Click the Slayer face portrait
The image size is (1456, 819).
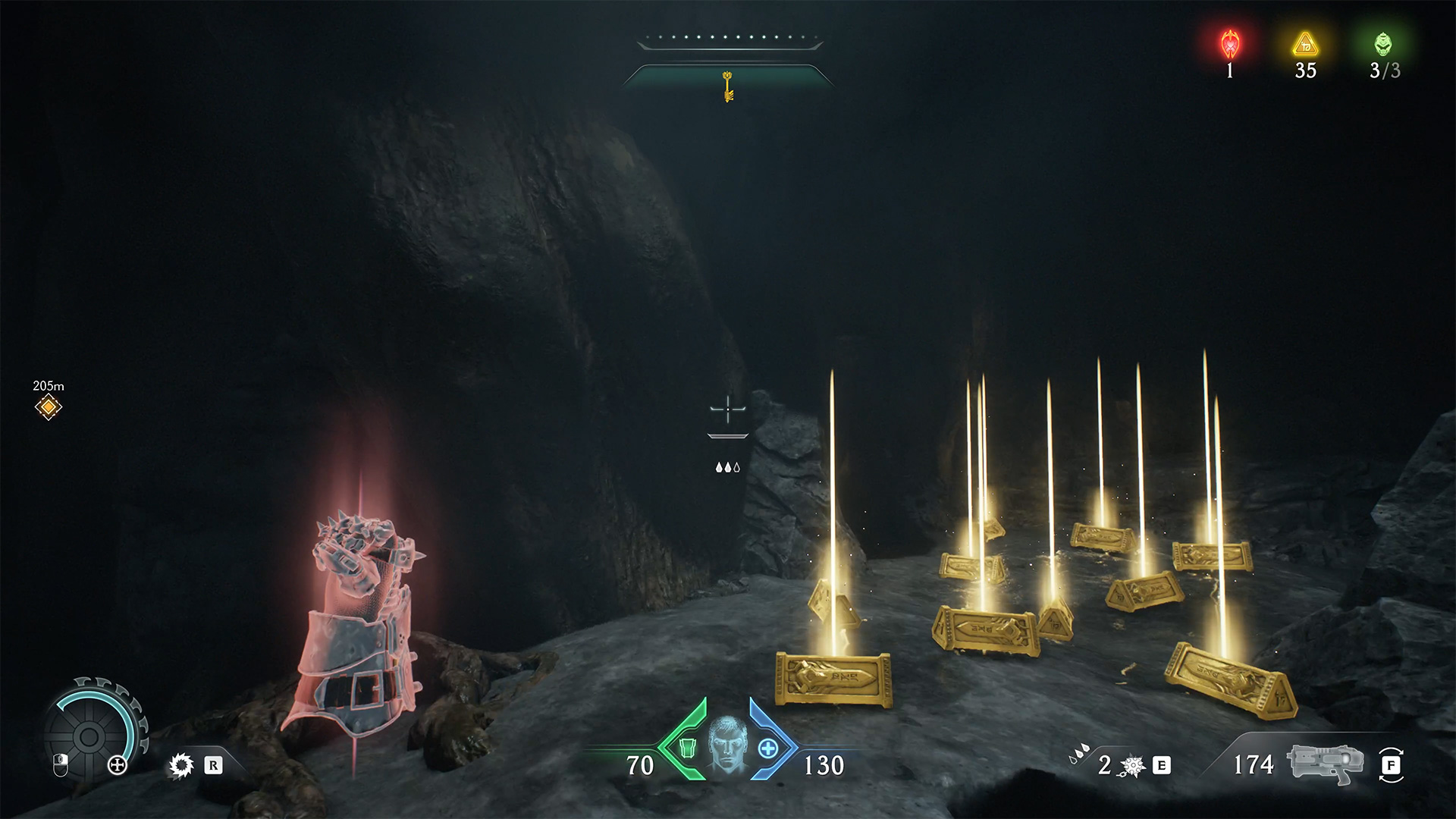pyautogui.click(x=726, y=748)
